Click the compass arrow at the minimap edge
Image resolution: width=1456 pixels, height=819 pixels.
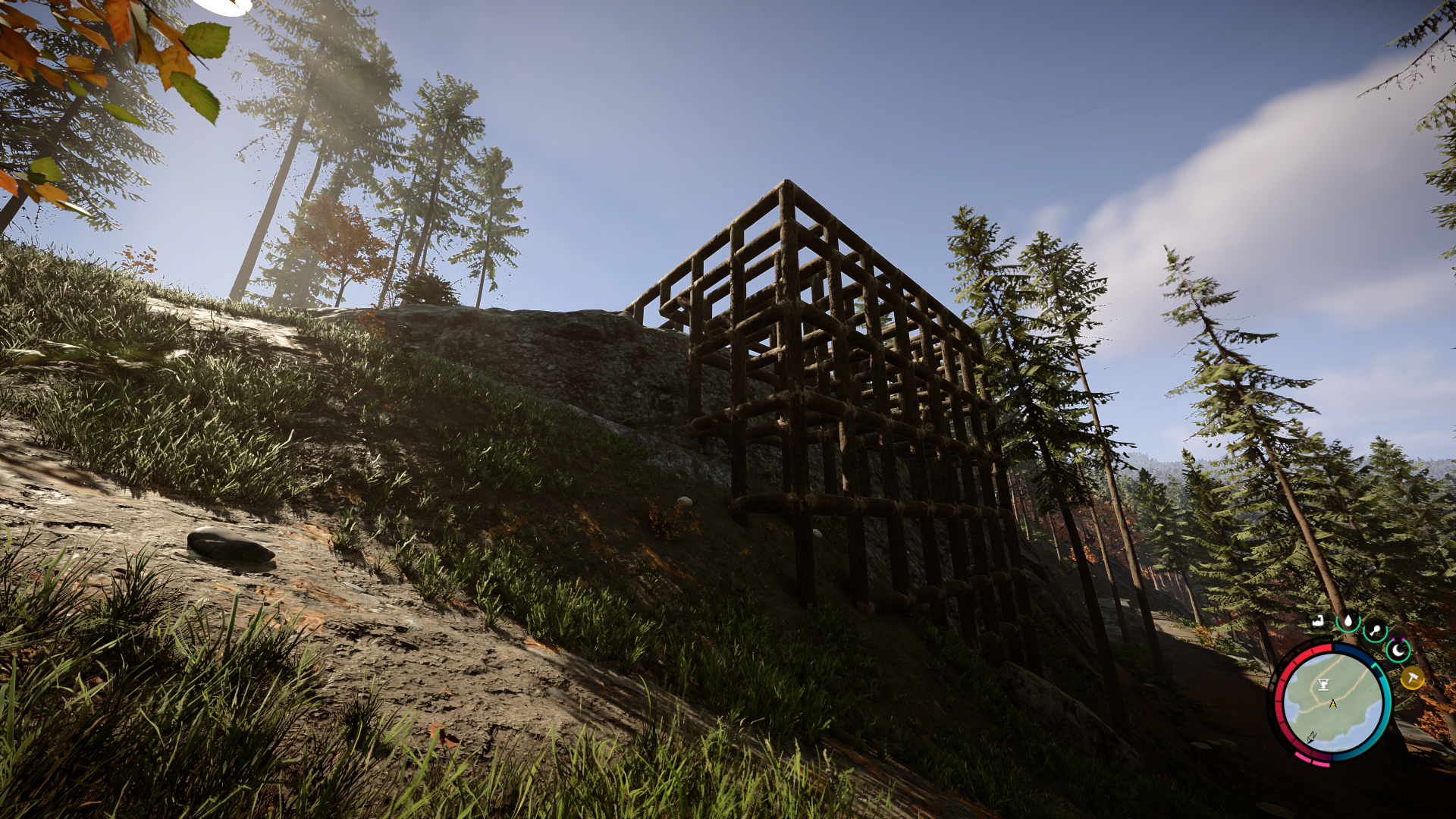point(1311,737)
